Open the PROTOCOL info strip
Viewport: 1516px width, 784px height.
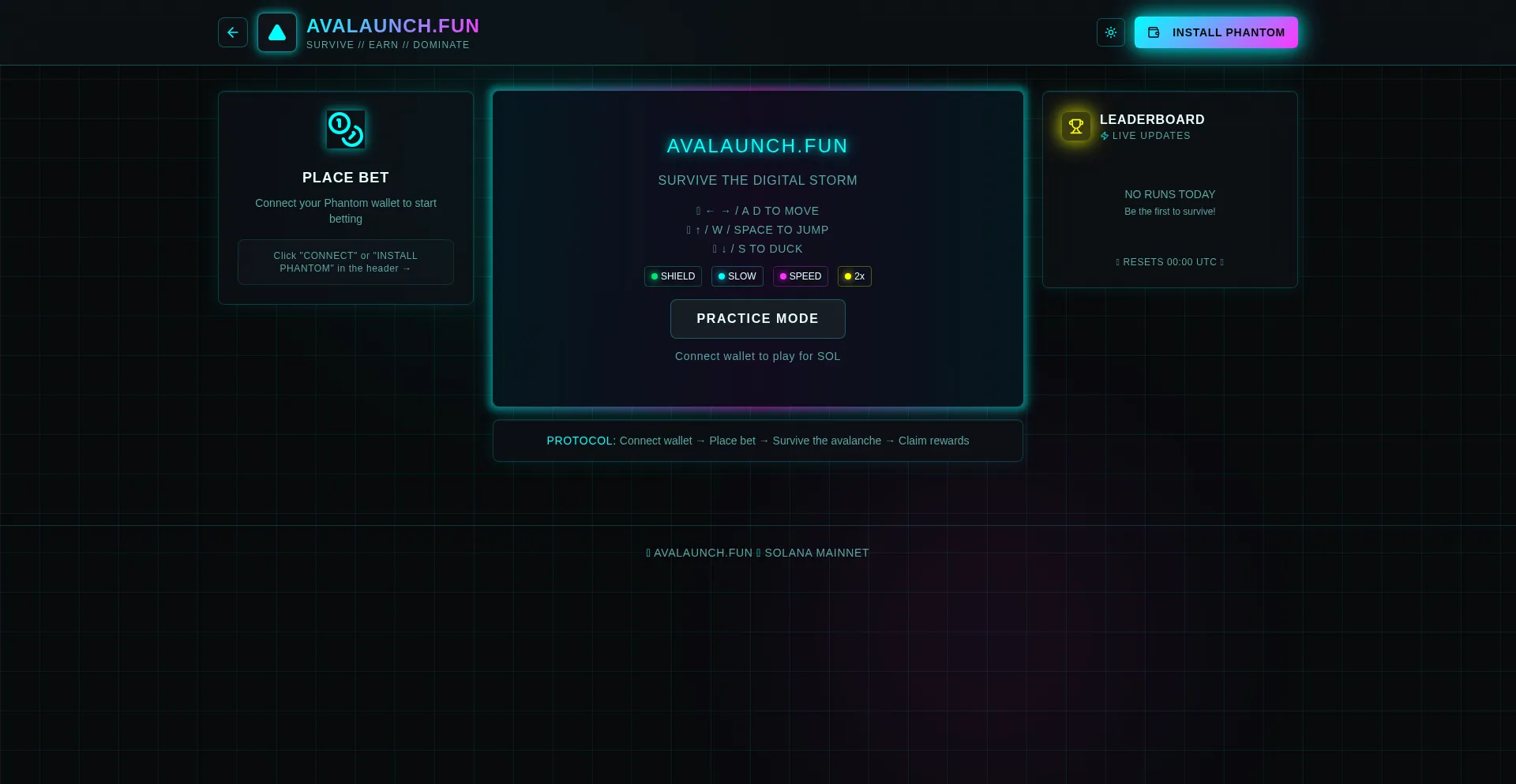tap(756, 441)
